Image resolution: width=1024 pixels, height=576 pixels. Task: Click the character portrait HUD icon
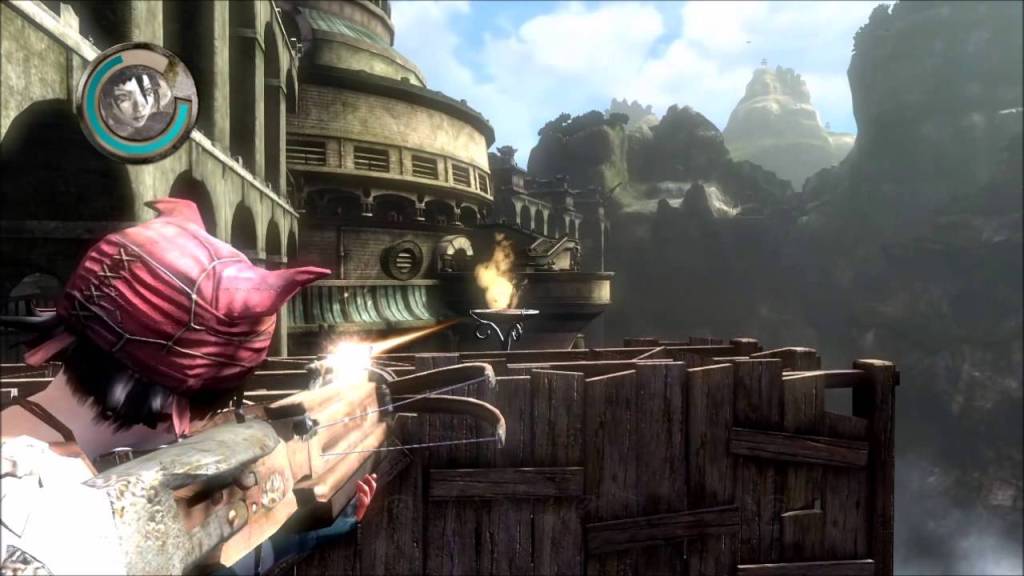tap(136, 102)
